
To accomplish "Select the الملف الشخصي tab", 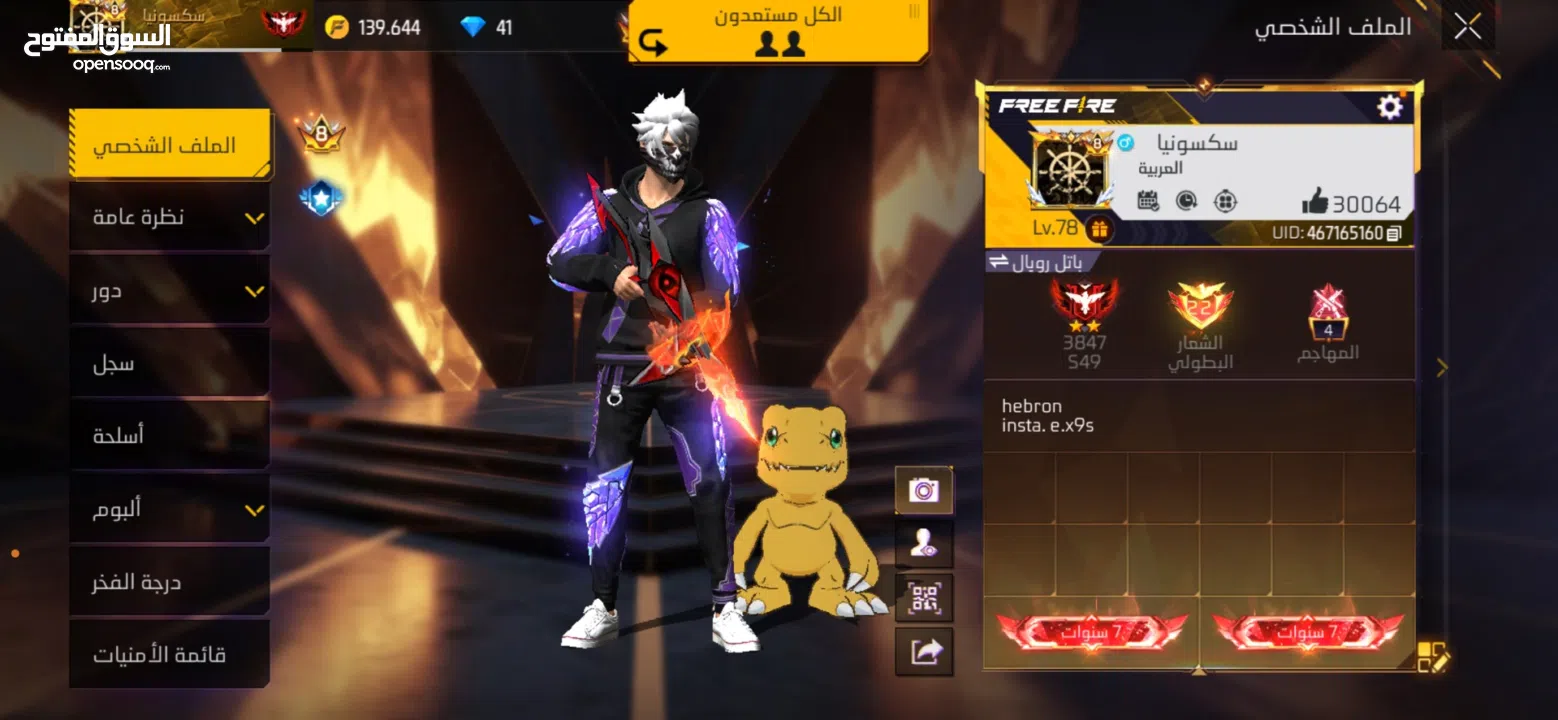I will tap(169, 144).
